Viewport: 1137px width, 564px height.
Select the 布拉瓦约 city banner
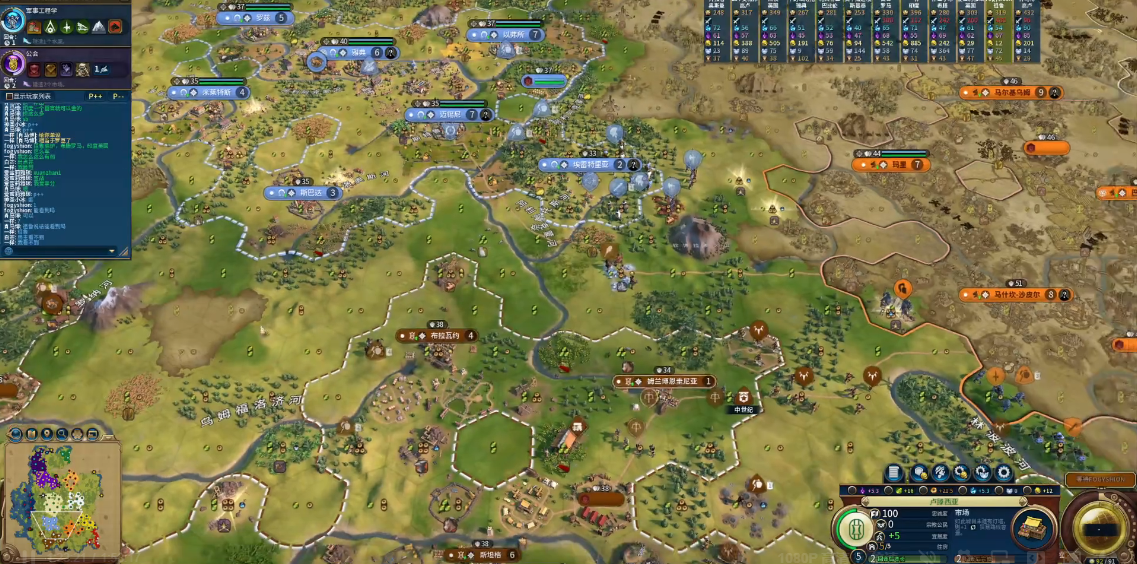pos(440,336)
